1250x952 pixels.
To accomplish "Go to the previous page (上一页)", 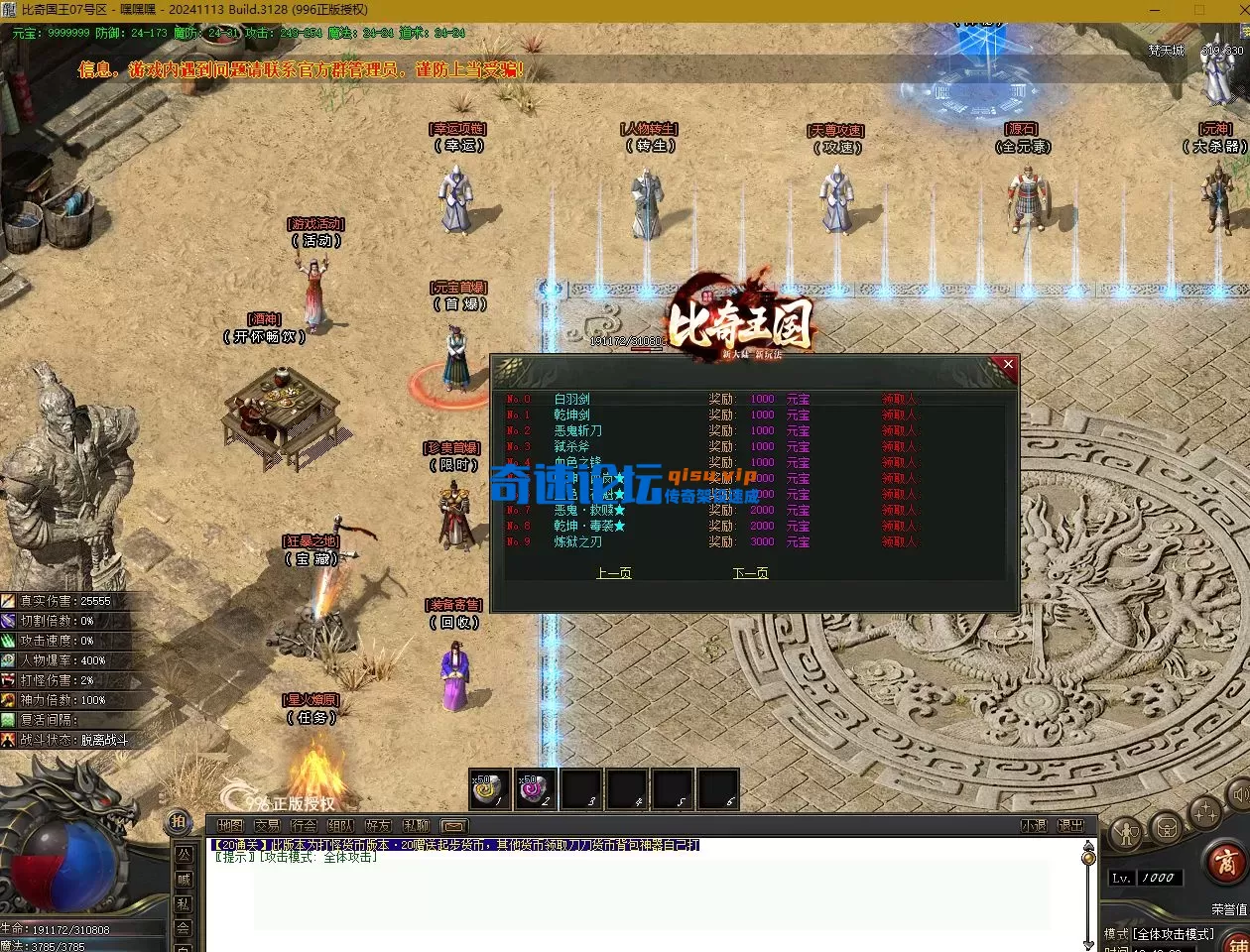I will [x=613, y=573].
